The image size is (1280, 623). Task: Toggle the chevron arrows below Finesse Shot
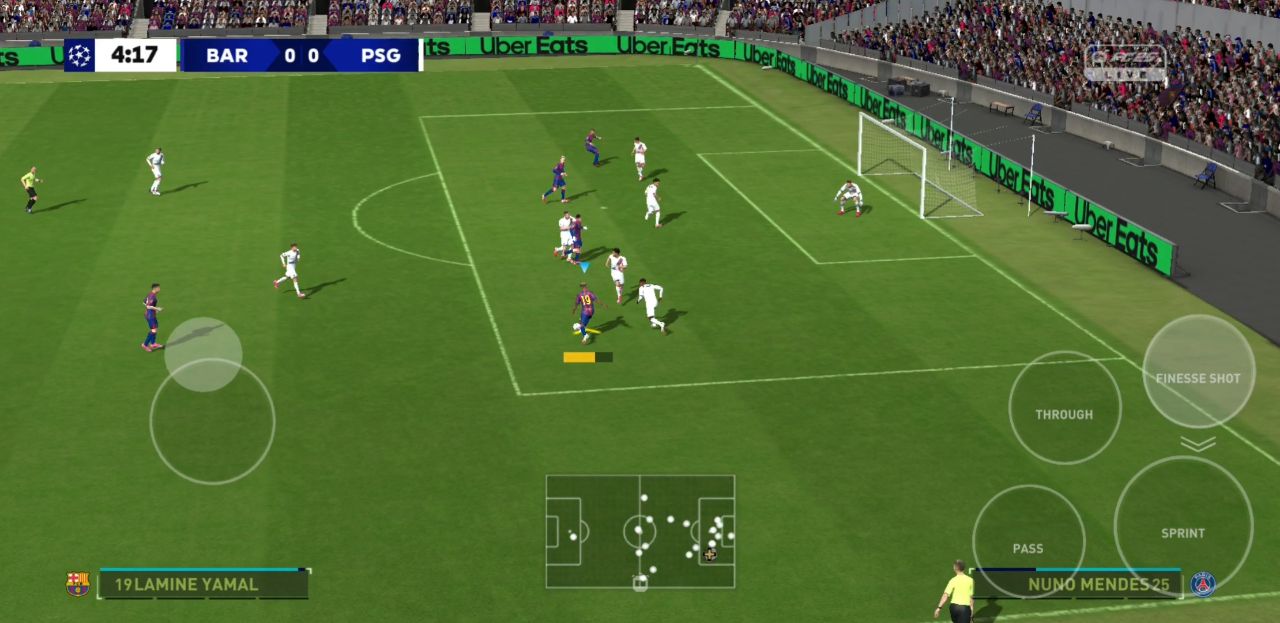tap(1198, 443)
